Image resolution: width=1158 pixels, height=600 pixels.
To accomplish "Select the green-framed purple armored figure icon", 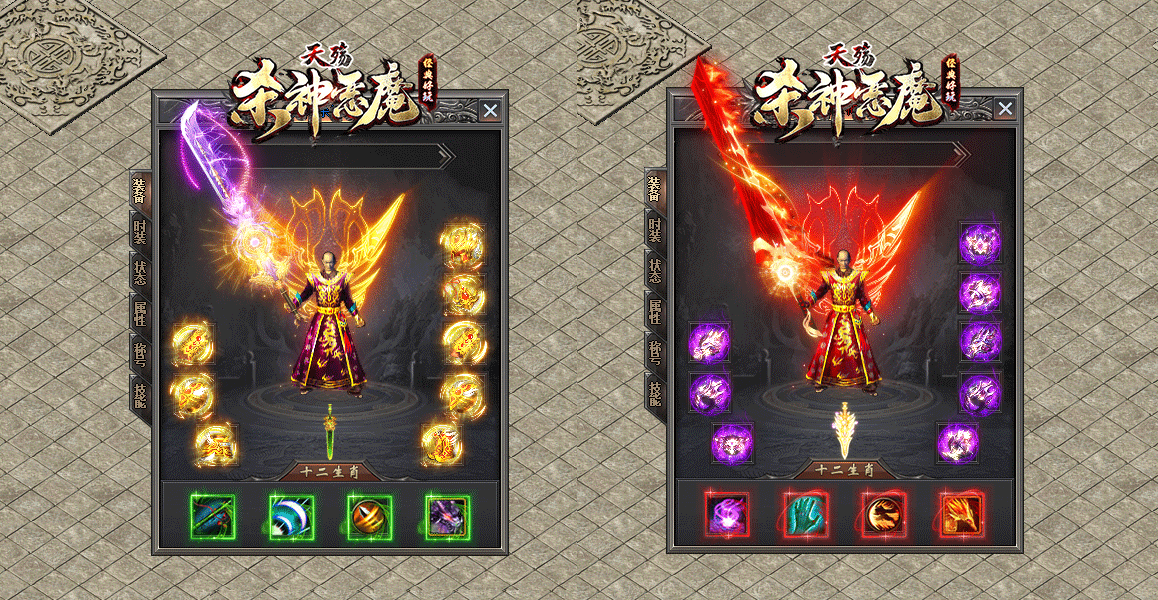I will (446, 516).
